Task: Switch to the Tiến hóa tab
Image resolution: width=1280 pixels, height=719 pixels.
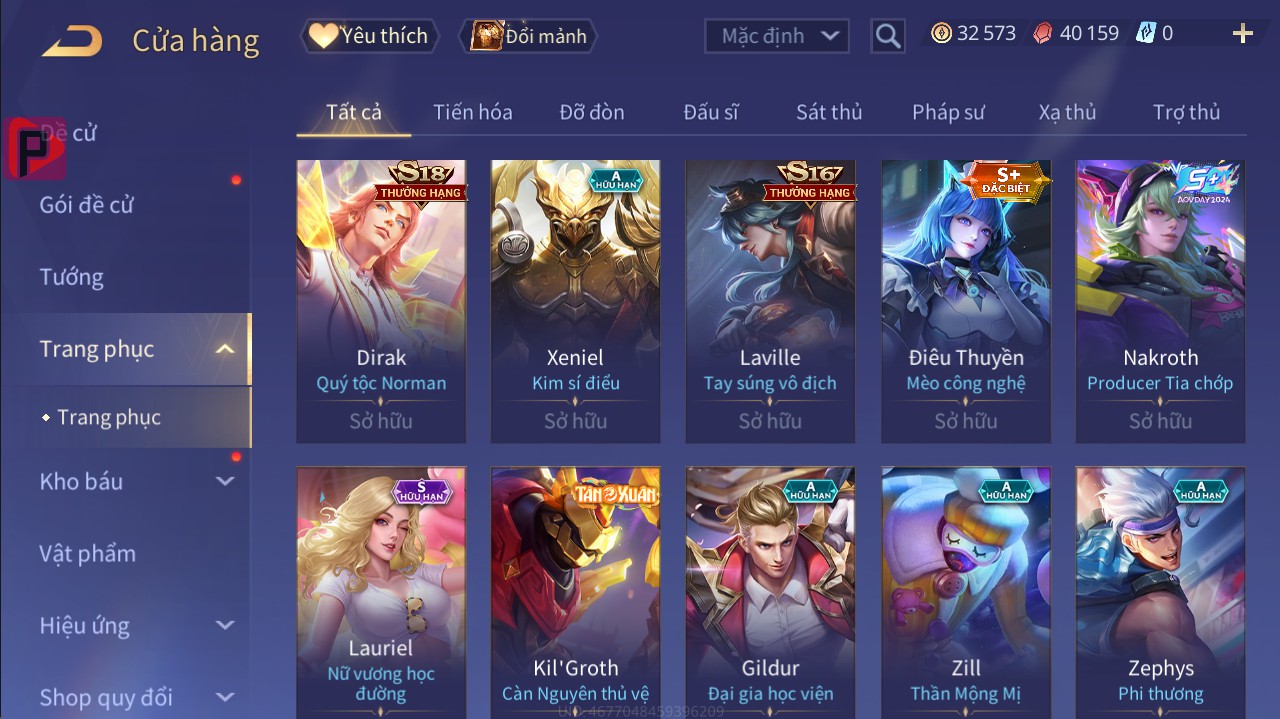Action: coord(472,112)
